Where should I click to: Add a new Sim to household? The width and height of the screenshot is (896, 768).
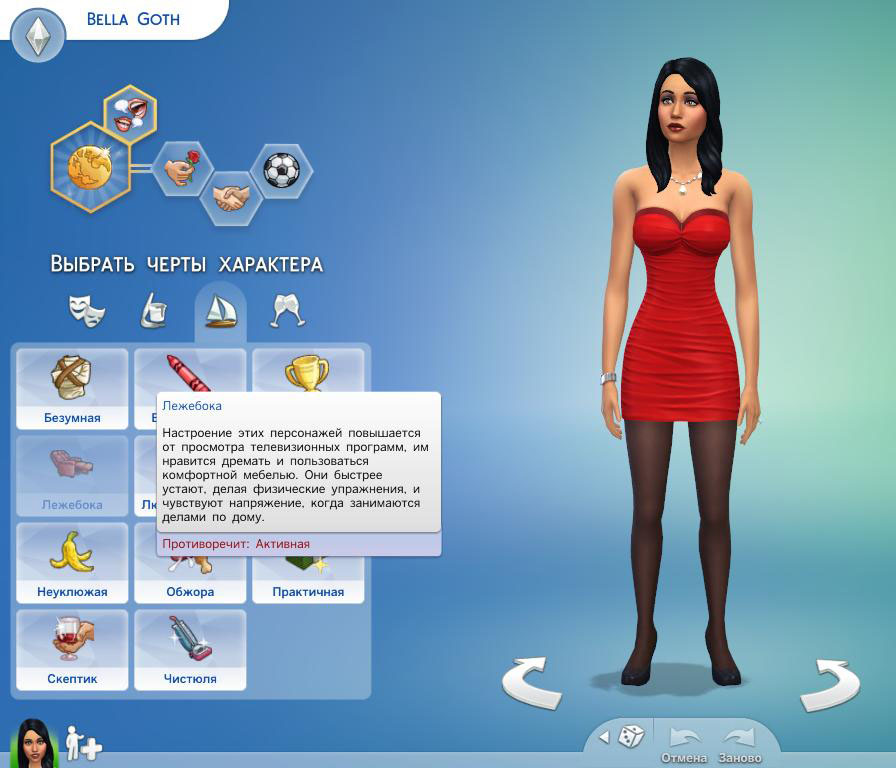point(84,743)
